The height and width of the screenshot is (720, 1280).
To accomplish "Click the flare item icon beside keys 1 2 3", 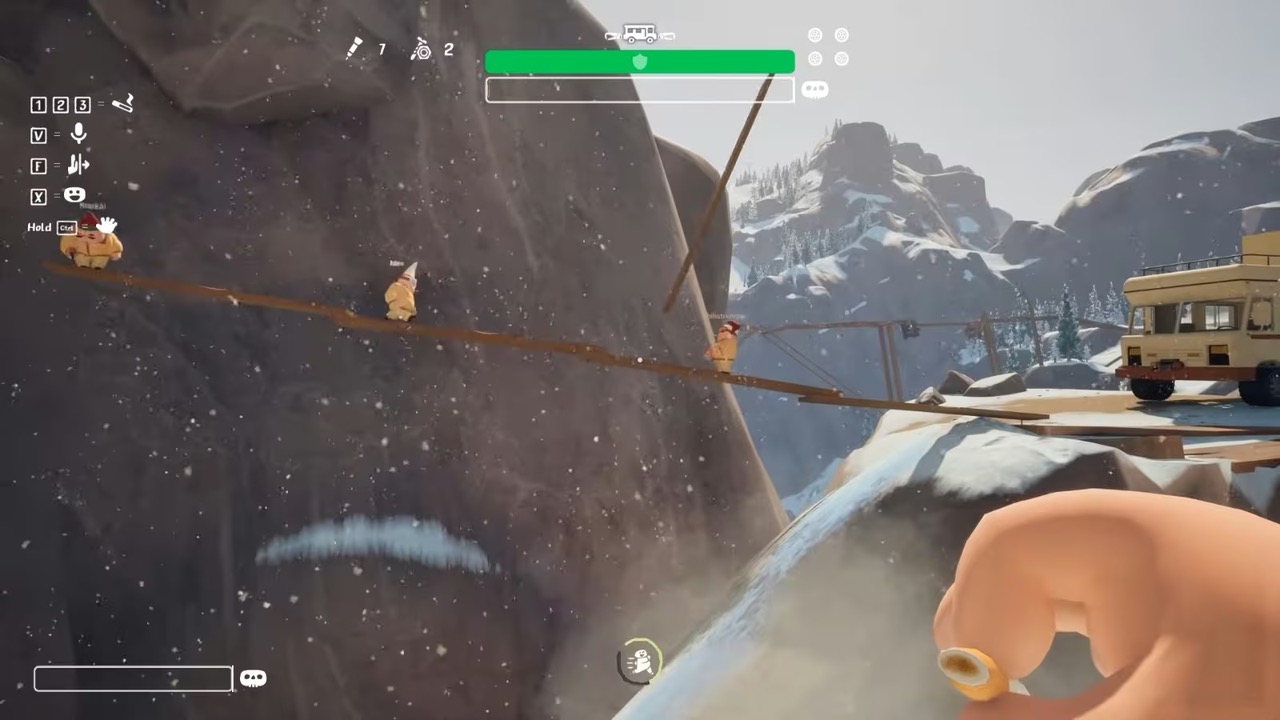I will (x=123, y=103).
